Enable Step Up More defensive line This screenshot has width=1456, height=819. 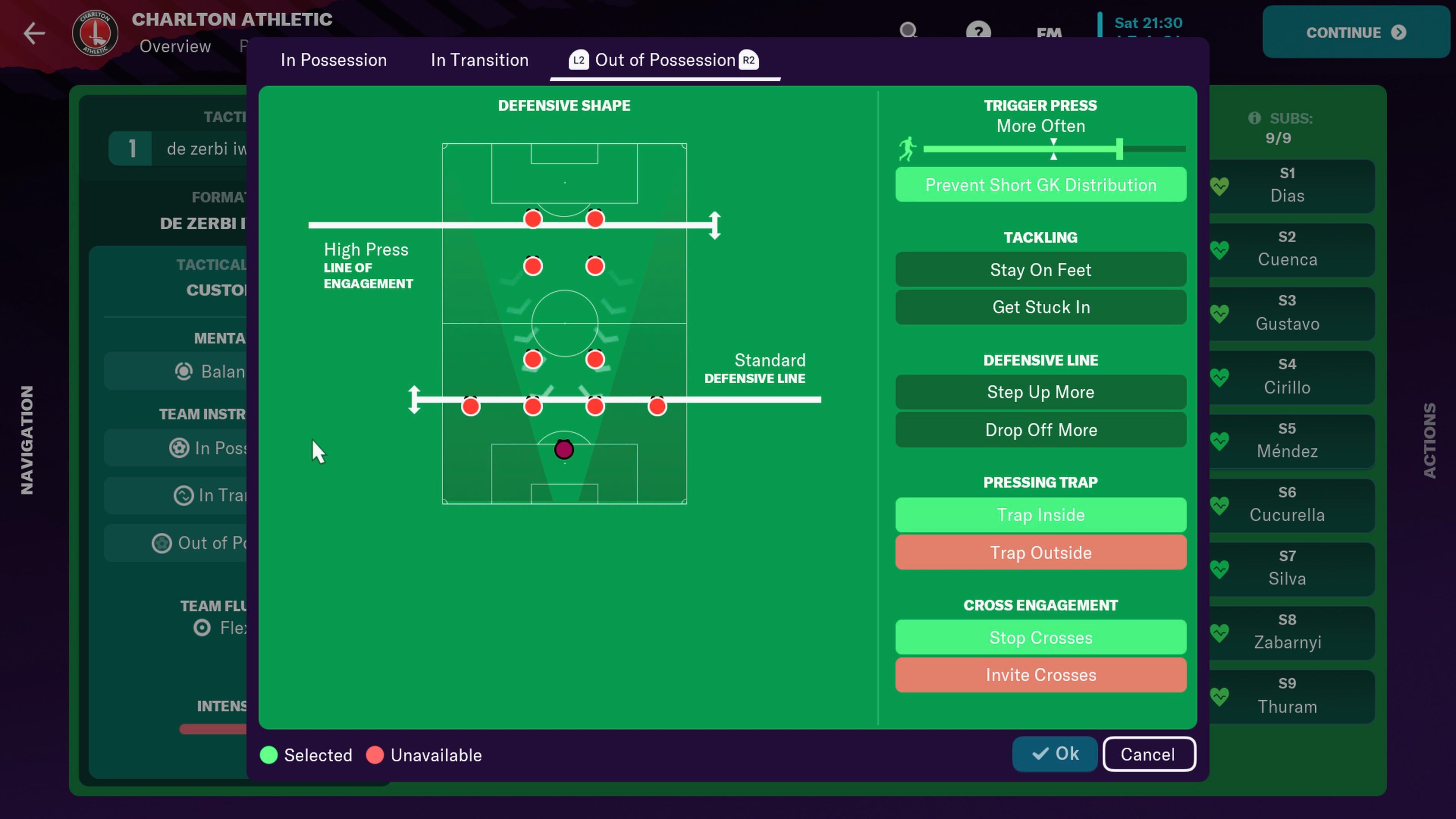point(1040,392)
